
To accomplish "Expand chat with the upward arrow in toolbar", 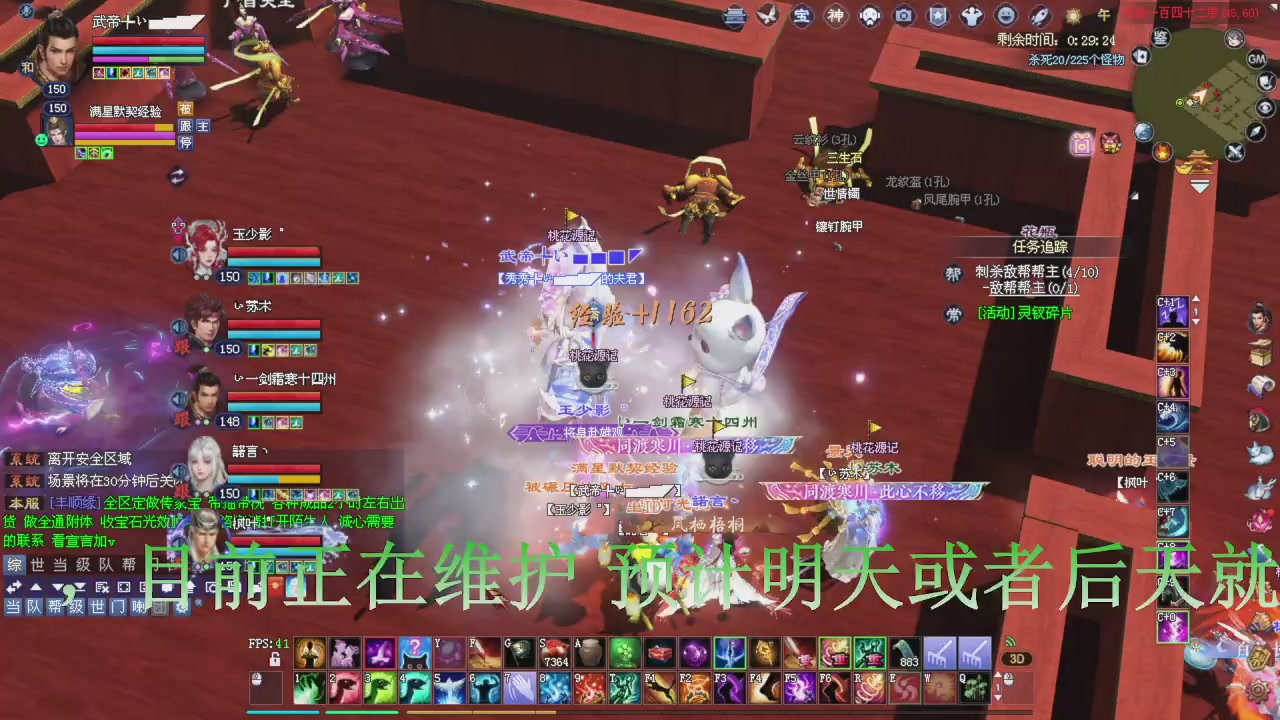I will click(36, 588).
